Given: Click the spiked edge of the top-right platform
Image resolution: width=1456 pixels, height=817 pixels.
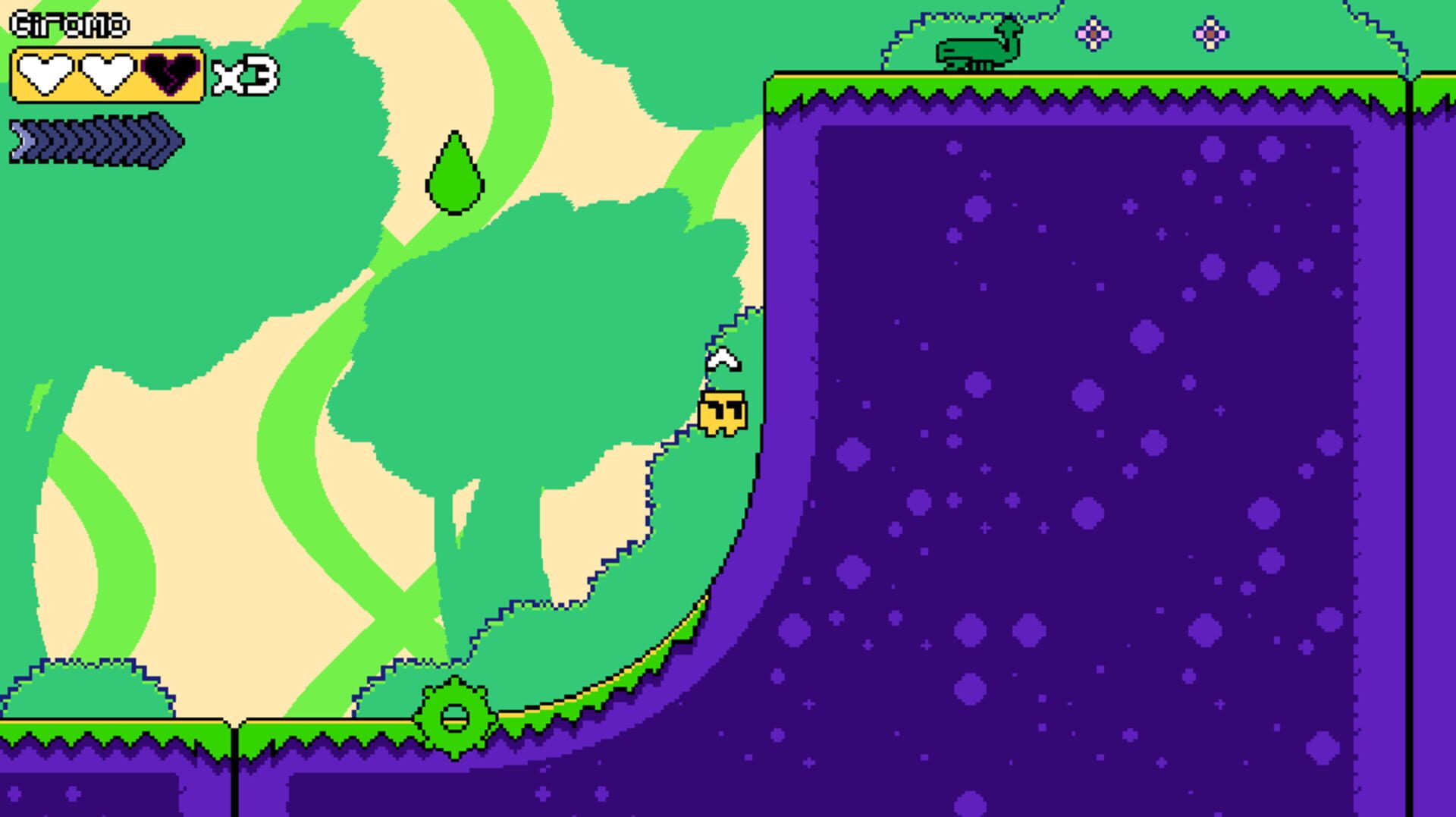Looking at the screenshot, I should 1062,96.
